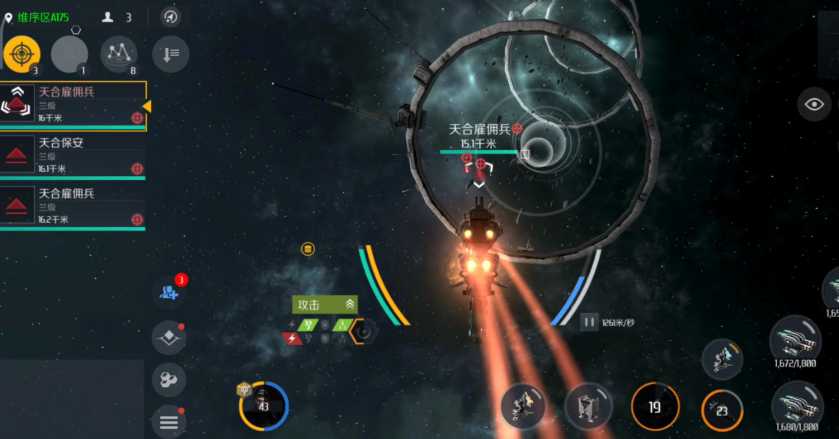The height and width of the screenshot is (439, 839).
Task: Fire the weapon showing 1,680/1,800 ammo
Action: pyautogui.click(x=797, y=405)
